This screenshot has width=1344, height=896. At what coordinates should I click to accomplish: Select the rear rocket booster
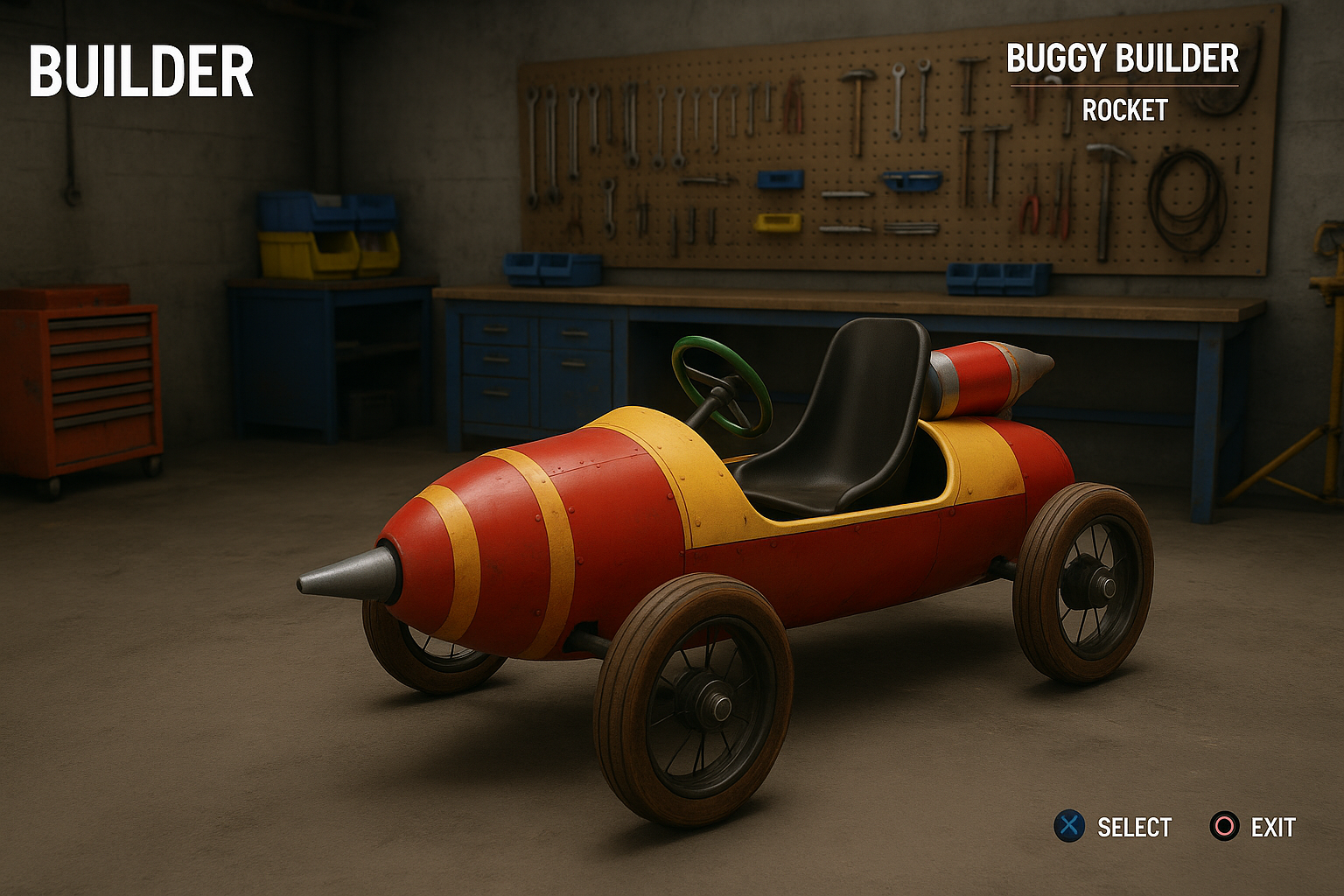(x=980, y=376)
